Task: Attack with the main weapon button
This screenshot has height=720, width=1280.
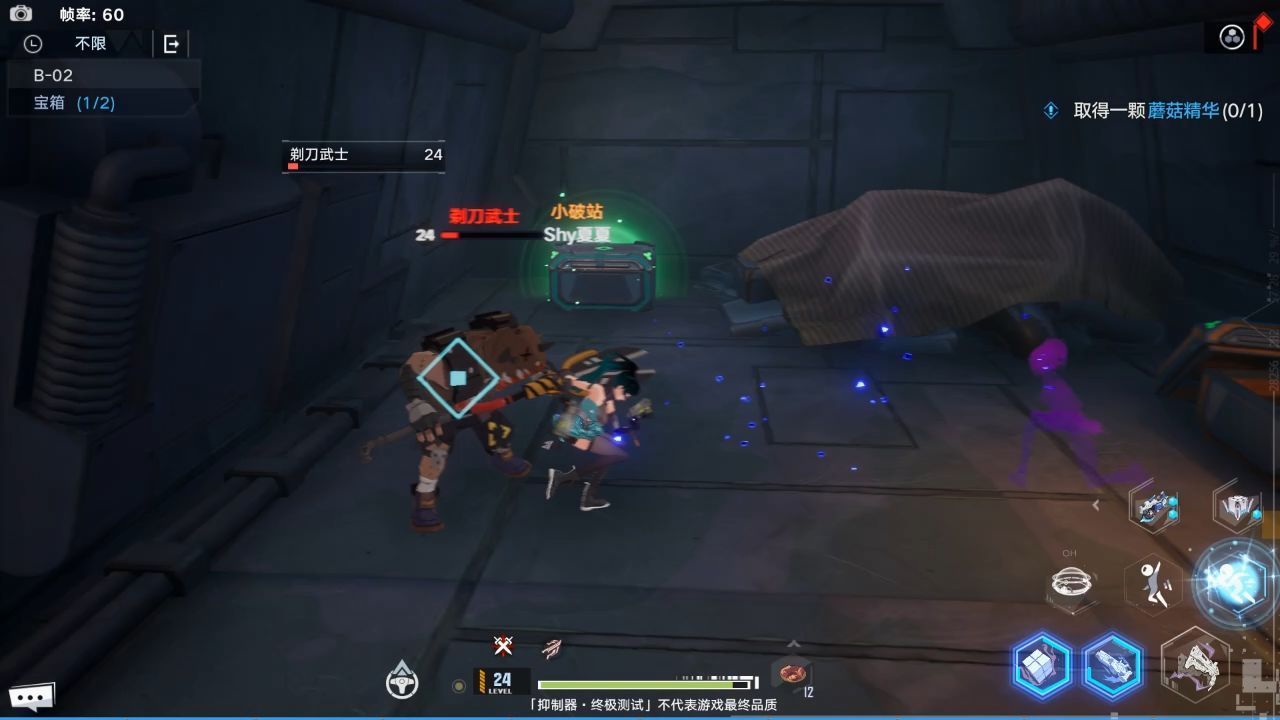Action: coord(1195,663)
